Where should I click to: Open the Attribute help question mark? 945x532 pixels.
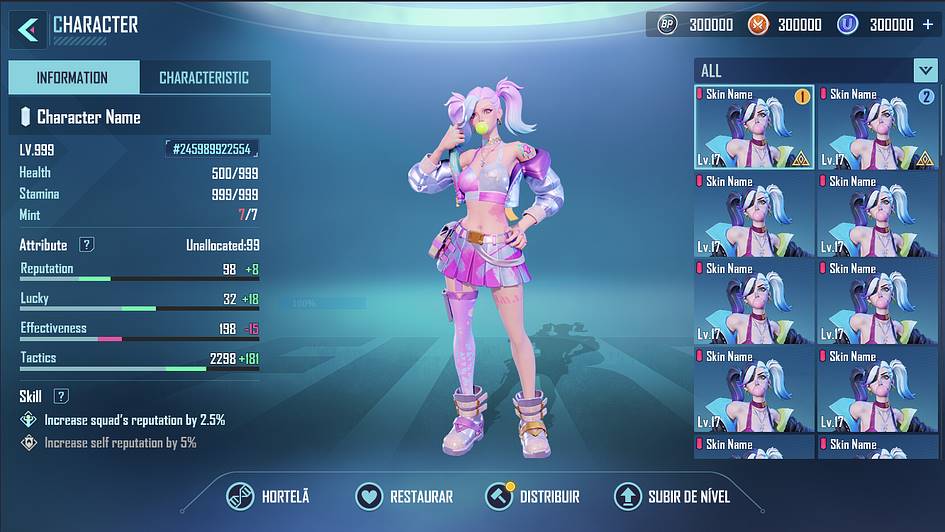87,245
